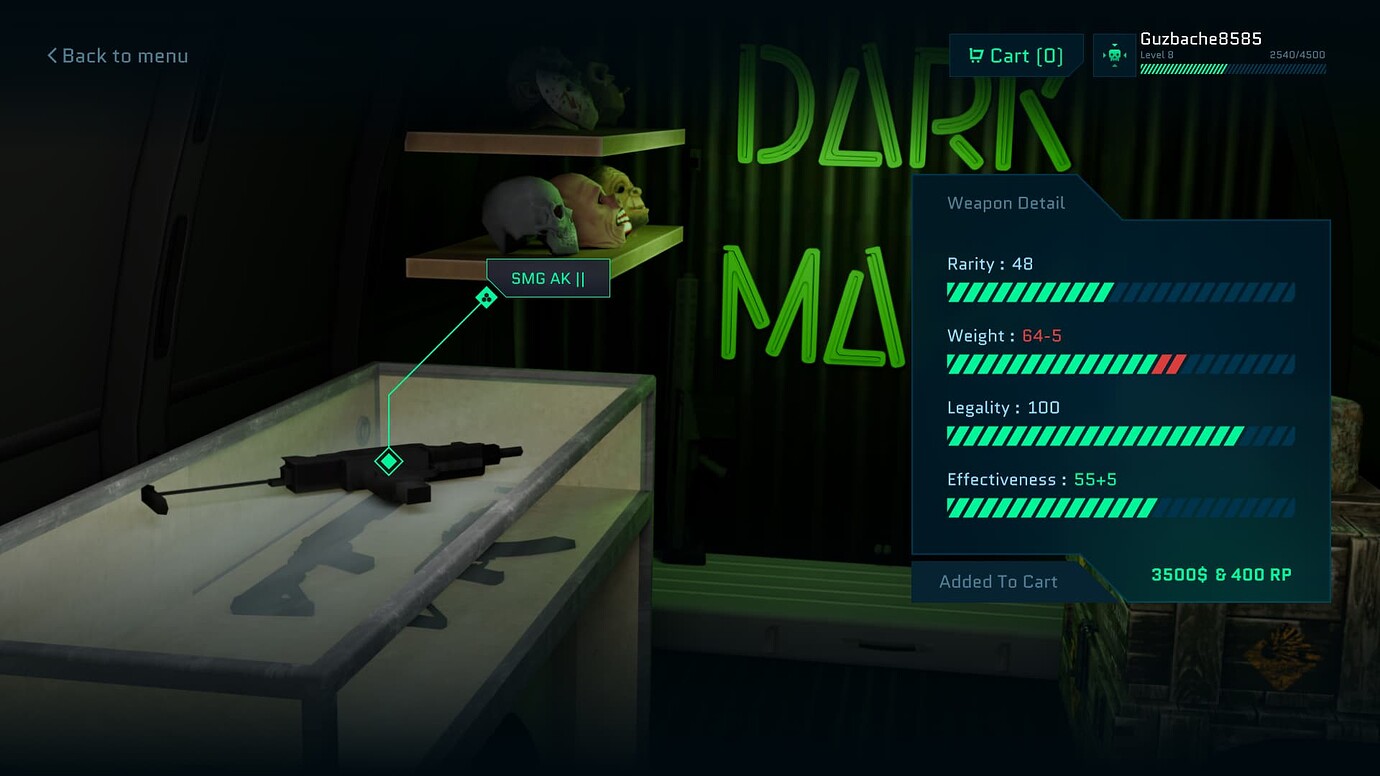Click the back chevron beside Back to menu

(x=51, y=56)
